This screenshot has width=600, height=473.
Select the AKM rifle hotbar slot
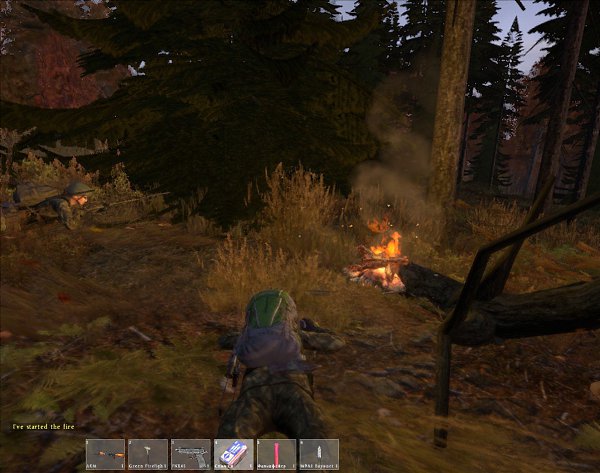(x=105, y=454)
